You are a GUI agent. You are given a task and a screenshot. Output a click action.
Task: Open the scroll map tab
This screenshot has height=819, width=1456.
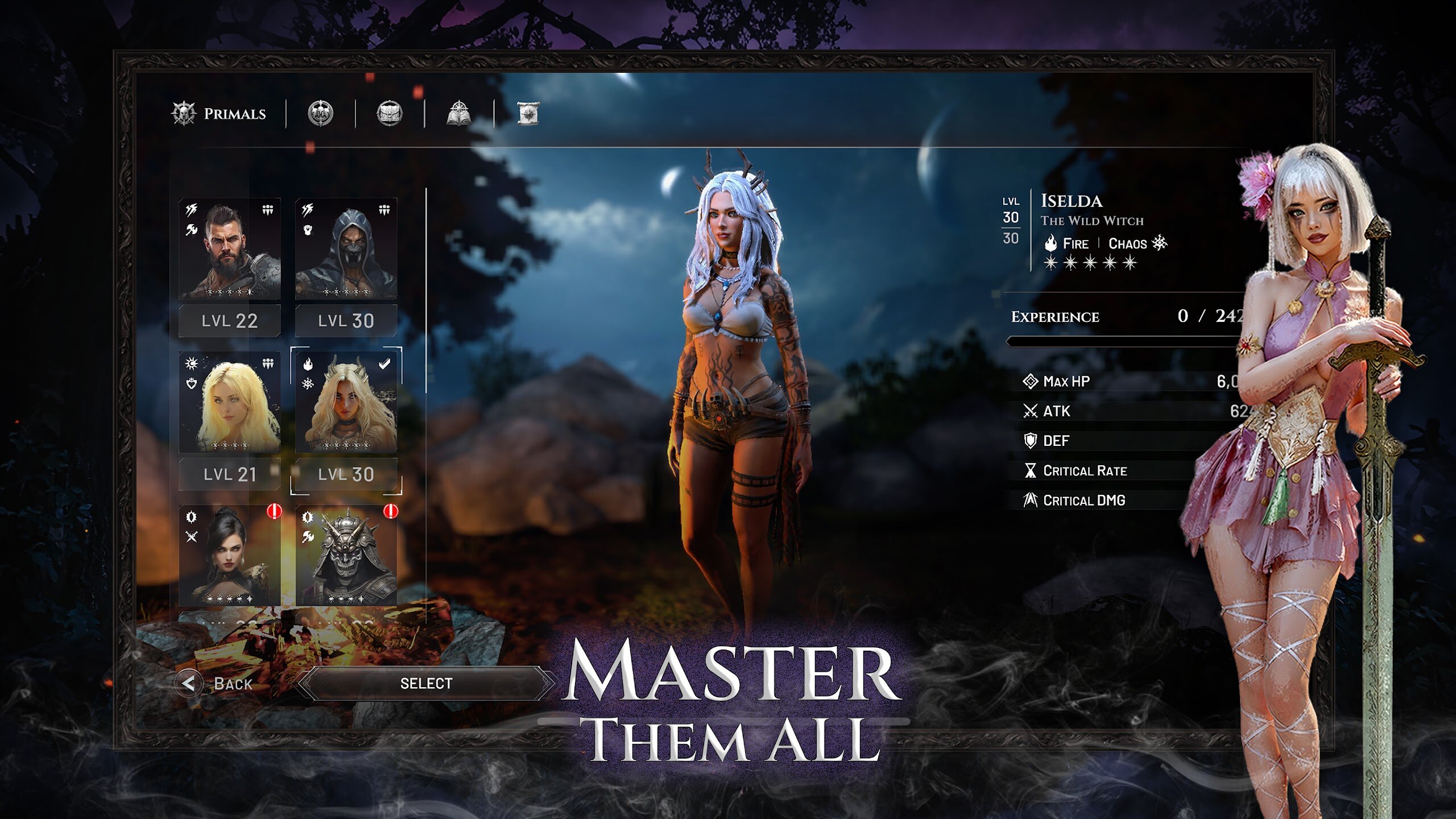click(528, 114)
